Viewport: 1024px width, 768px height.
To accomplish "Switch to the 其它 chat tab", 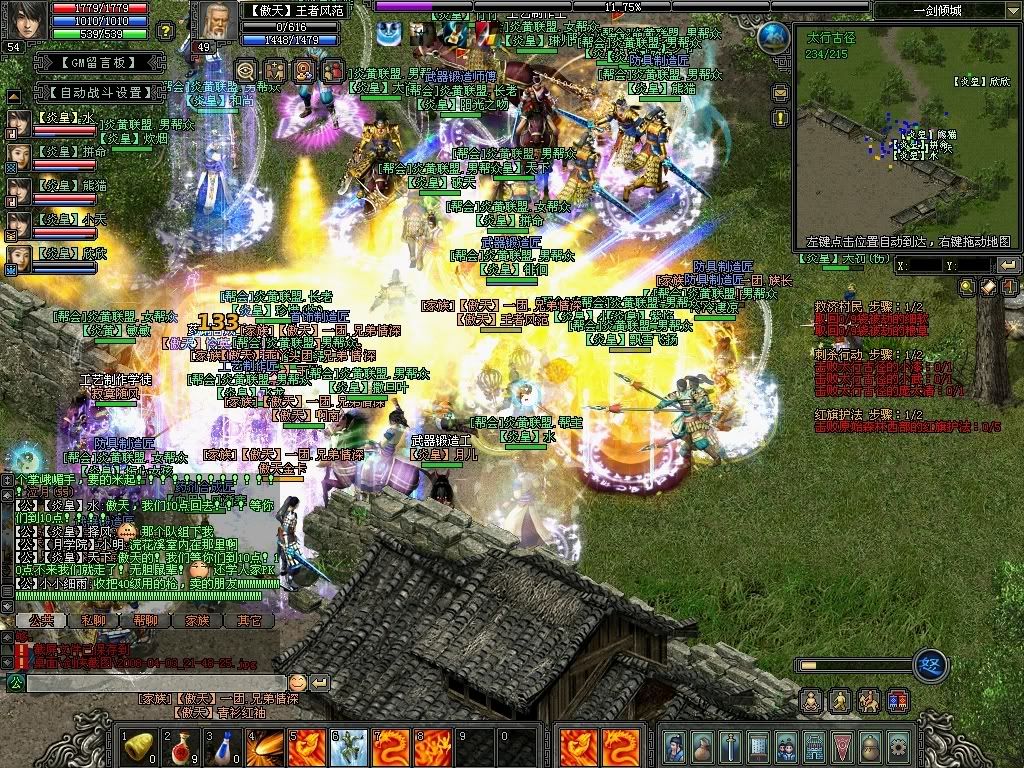I will coord(248,620).
